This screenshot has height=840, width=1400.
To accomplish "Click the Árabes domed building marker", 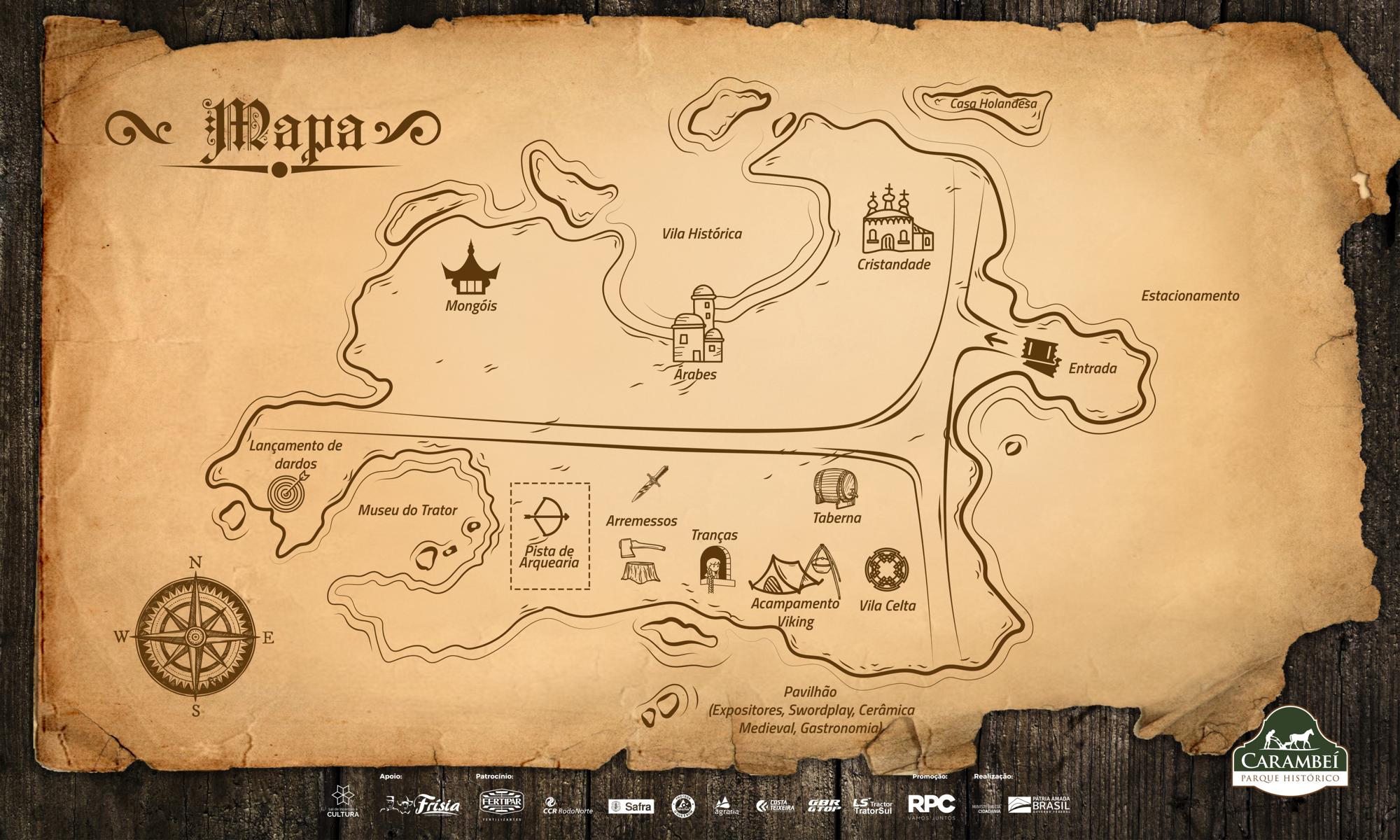I will tap(697, 325).
